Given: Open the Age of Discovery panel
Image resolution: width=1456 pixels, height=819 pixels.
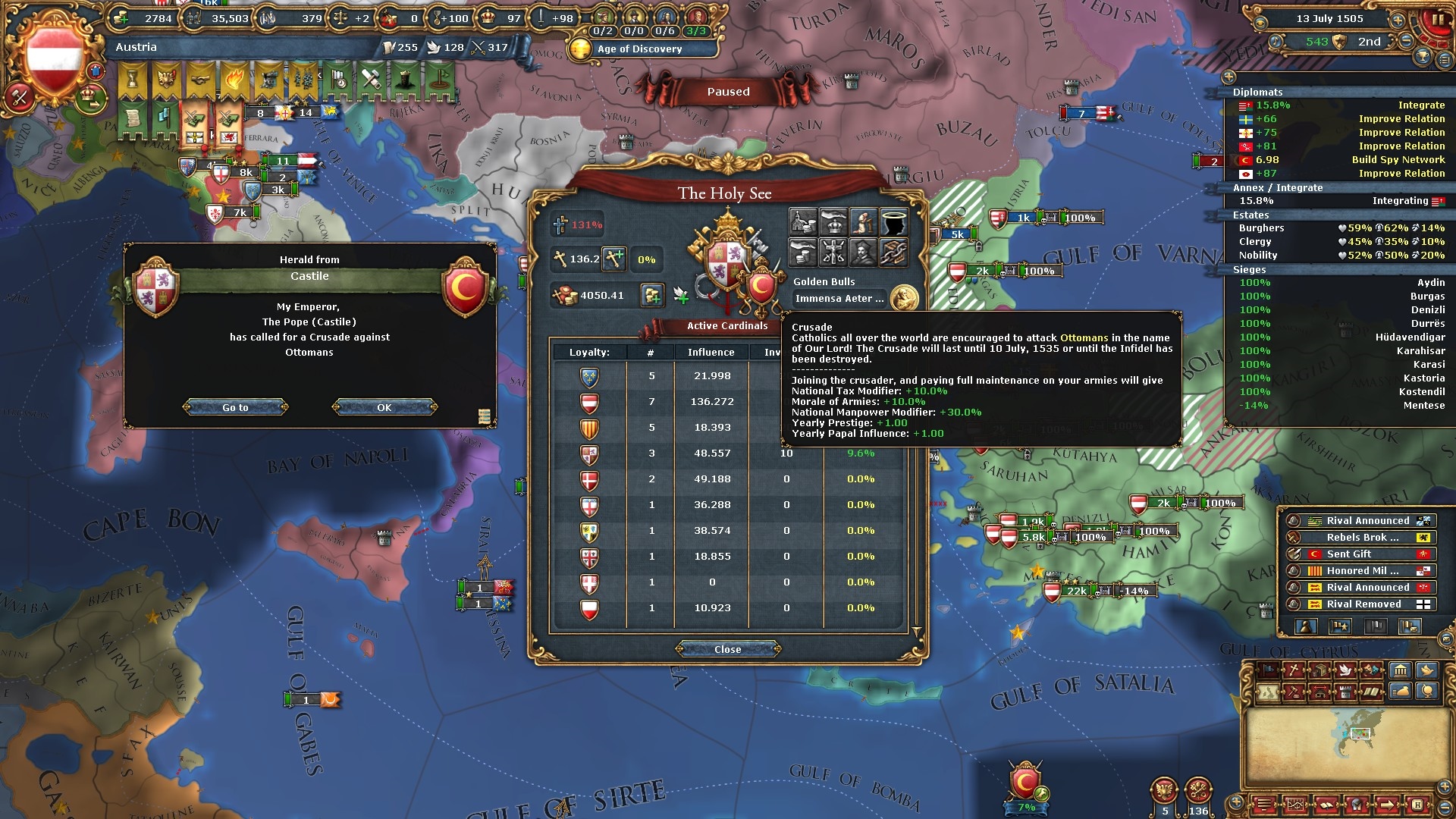Looking at the screenshot, I should [639, 49].
